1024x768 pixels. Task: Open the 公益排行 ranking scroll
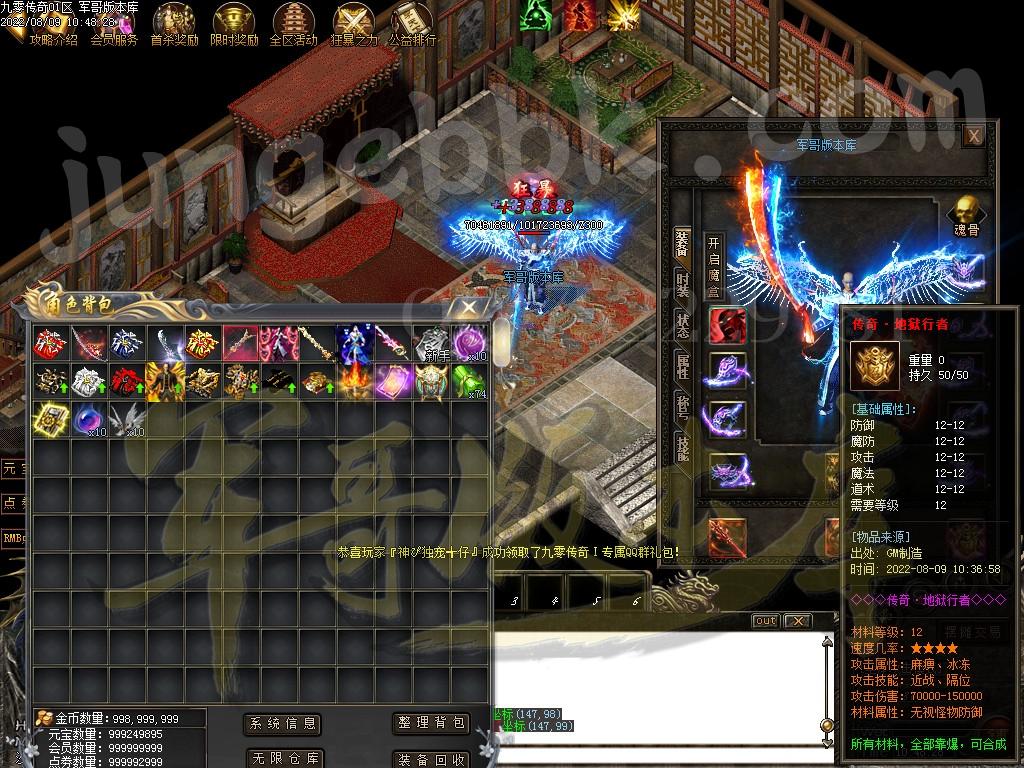tap(412, 24)
